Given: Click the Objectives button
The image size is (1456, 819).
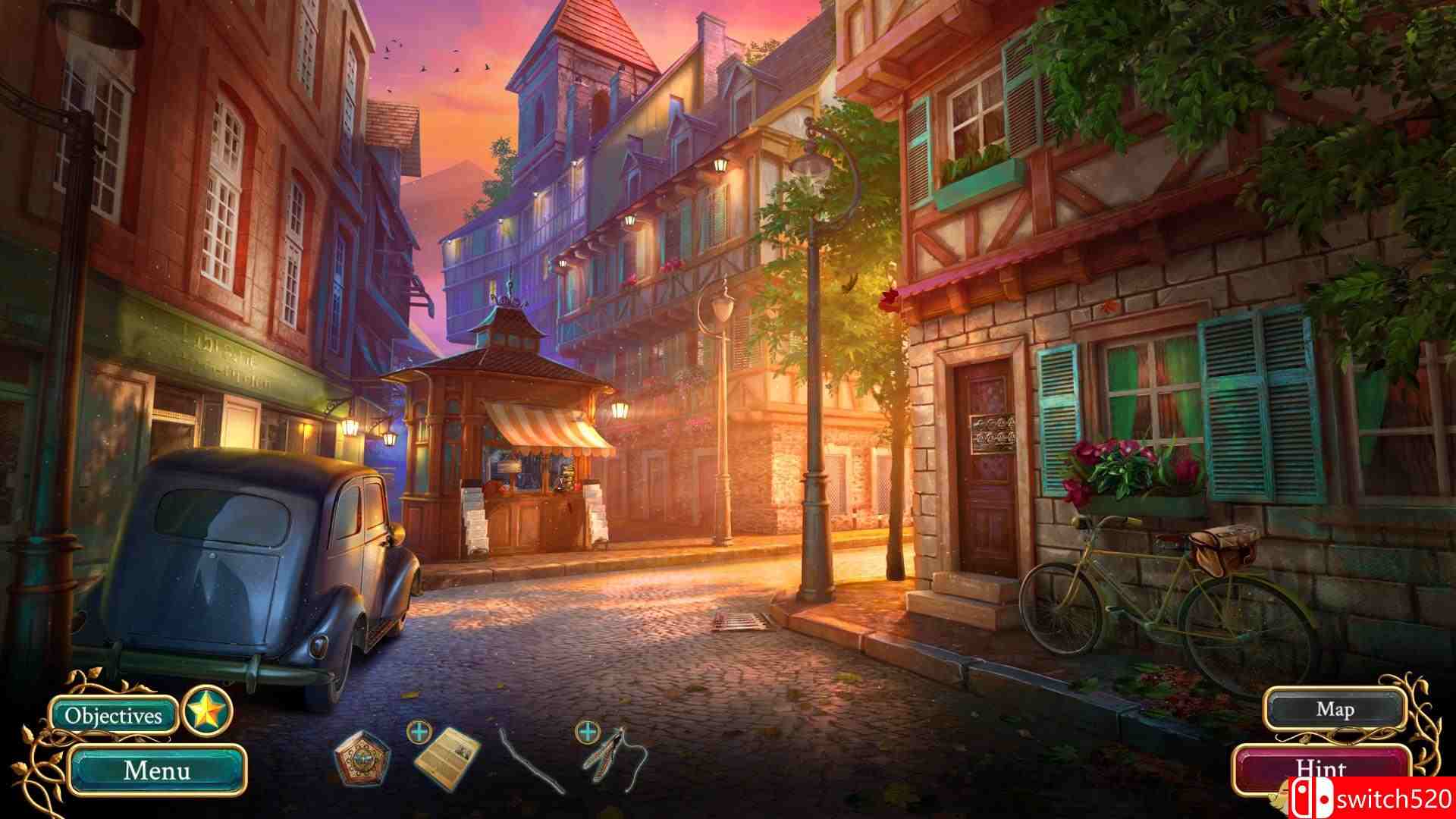Looking at the screenshot, I should [114, 714].
